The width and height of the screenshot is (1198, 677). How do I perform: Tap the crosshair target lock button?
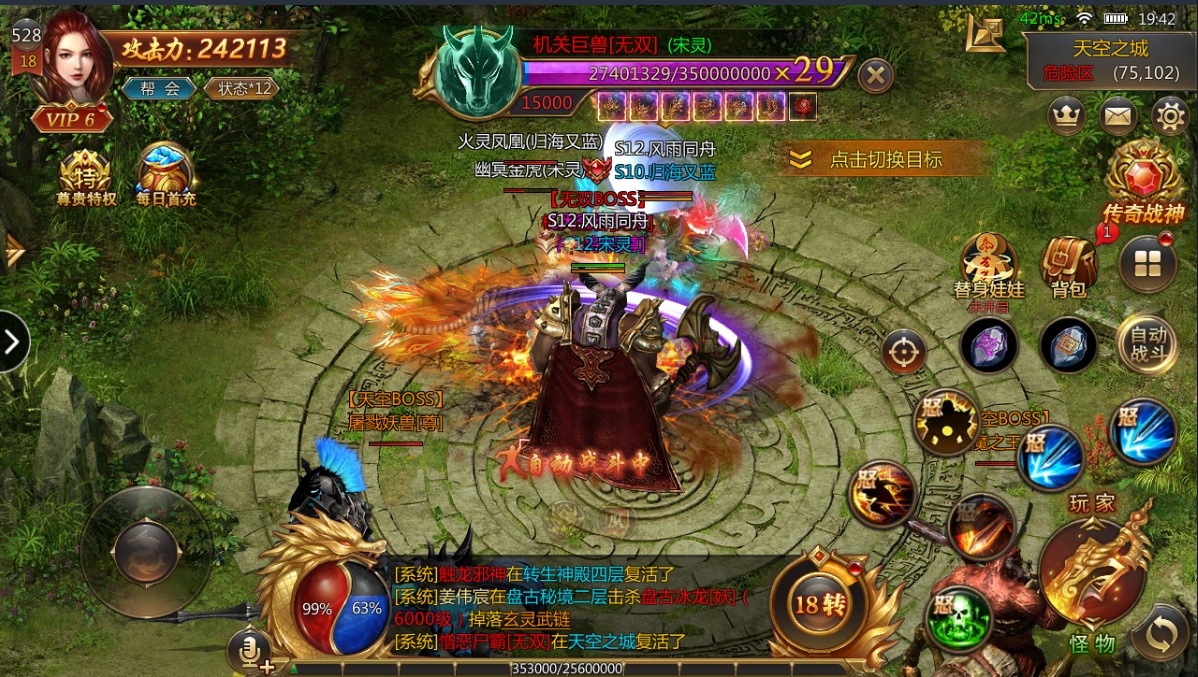point(904,352)
